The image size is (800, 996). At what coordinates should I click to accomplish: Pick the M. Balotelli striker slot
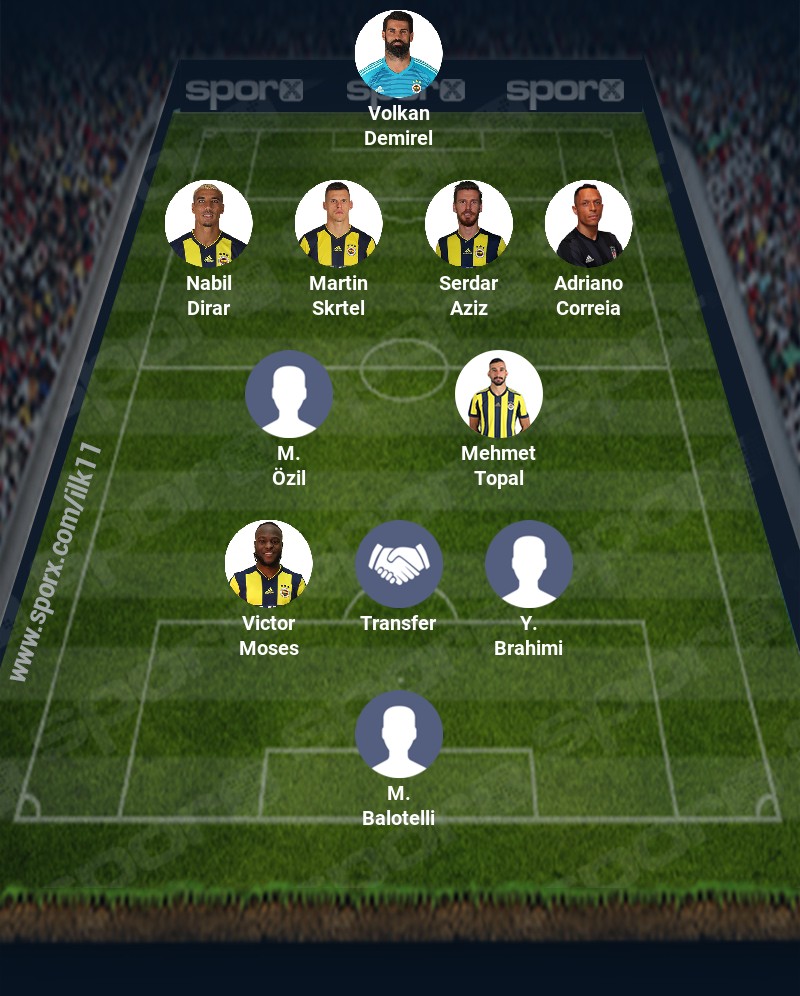[398, 734]
